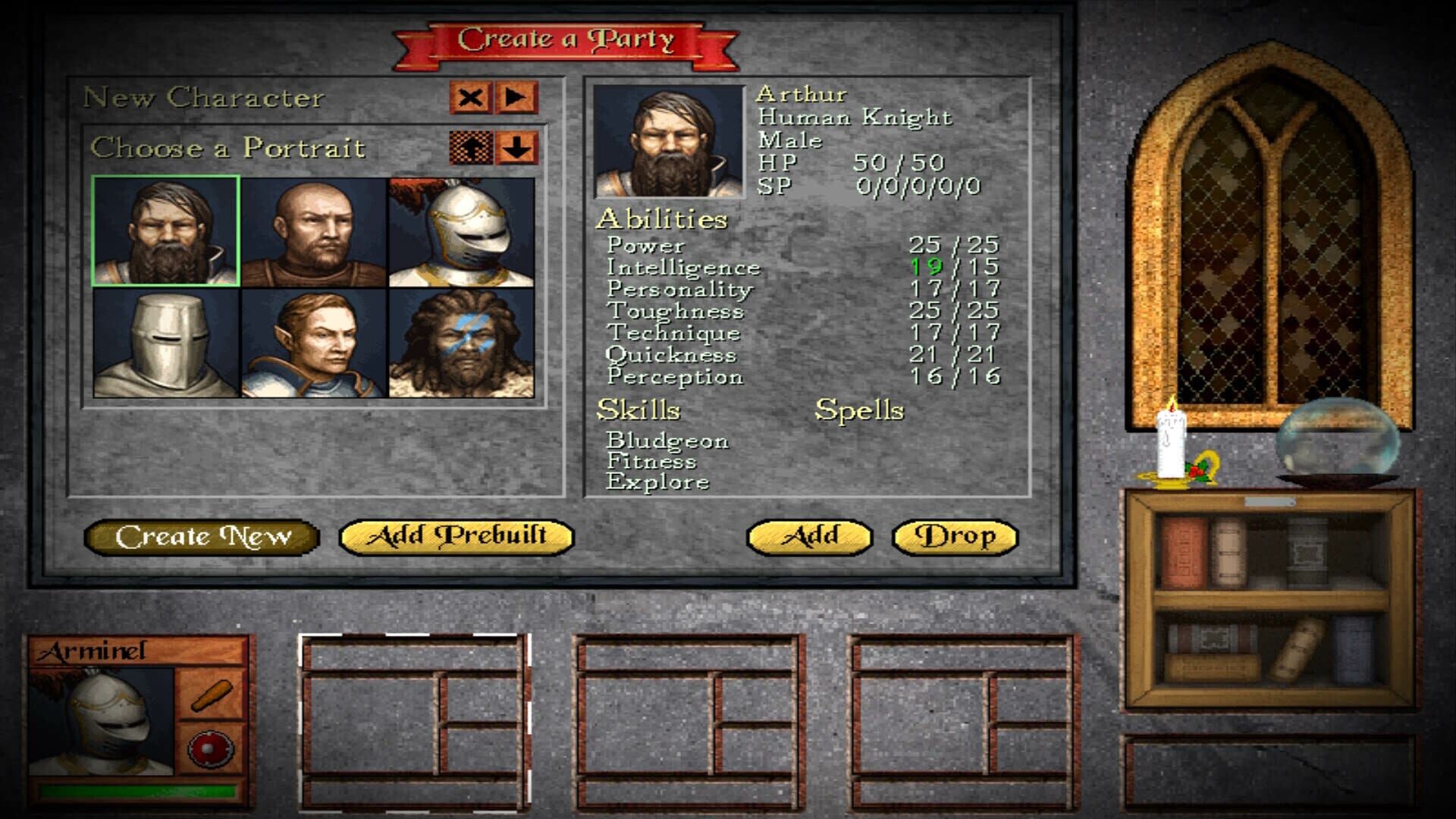Click Add to add Arthur to the party
Image resolution: width=1456 pixels, height=819 pixels.
(x=808, y=536)
